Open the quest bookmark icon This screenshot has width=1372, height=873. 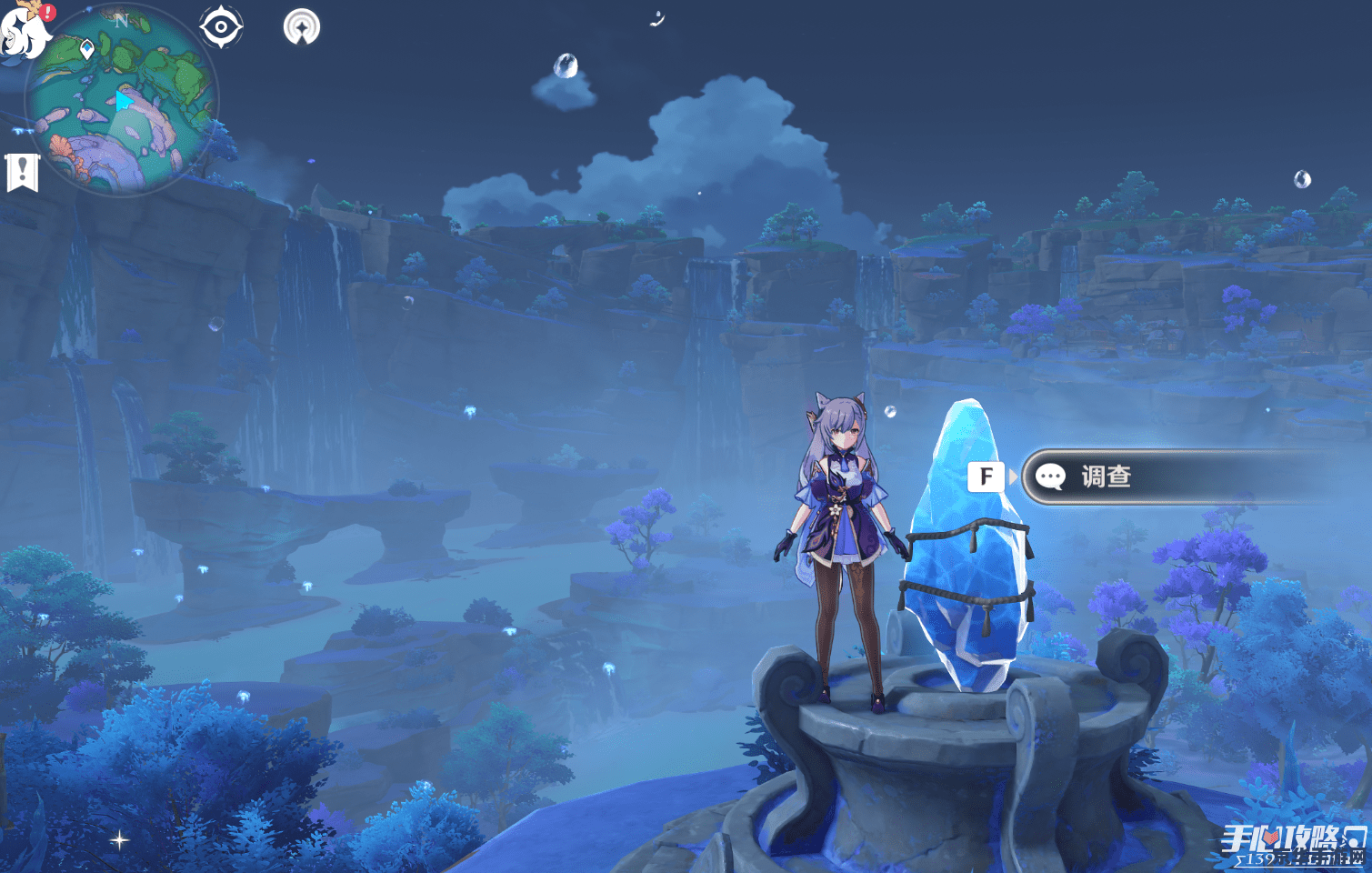coord(22,172)
